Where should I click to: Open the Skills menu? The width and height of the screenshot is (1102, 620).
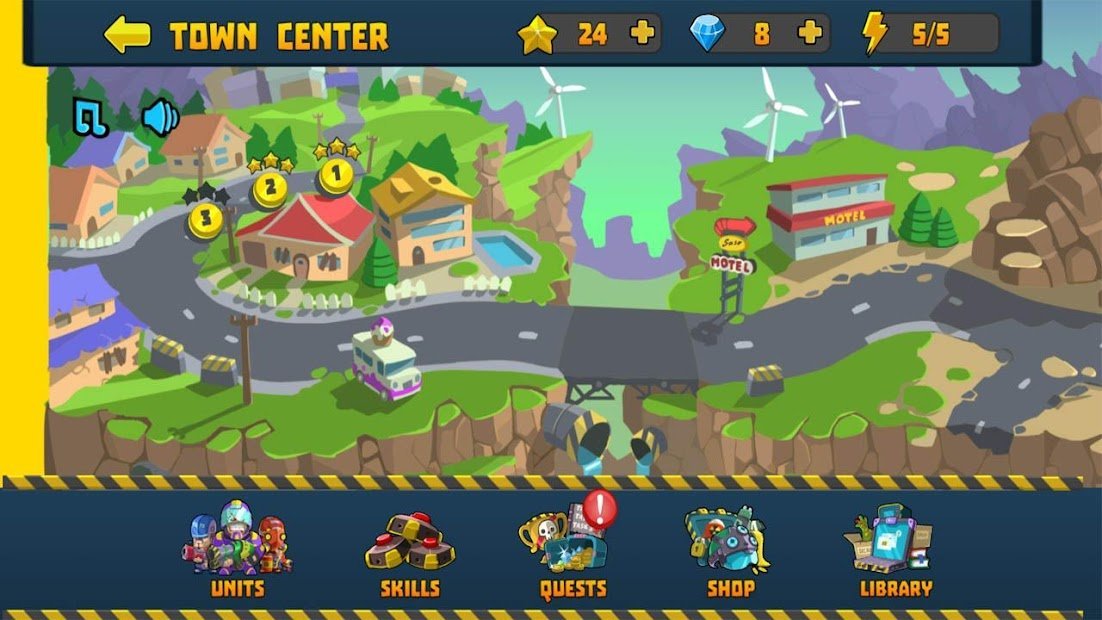click(410, 552)
